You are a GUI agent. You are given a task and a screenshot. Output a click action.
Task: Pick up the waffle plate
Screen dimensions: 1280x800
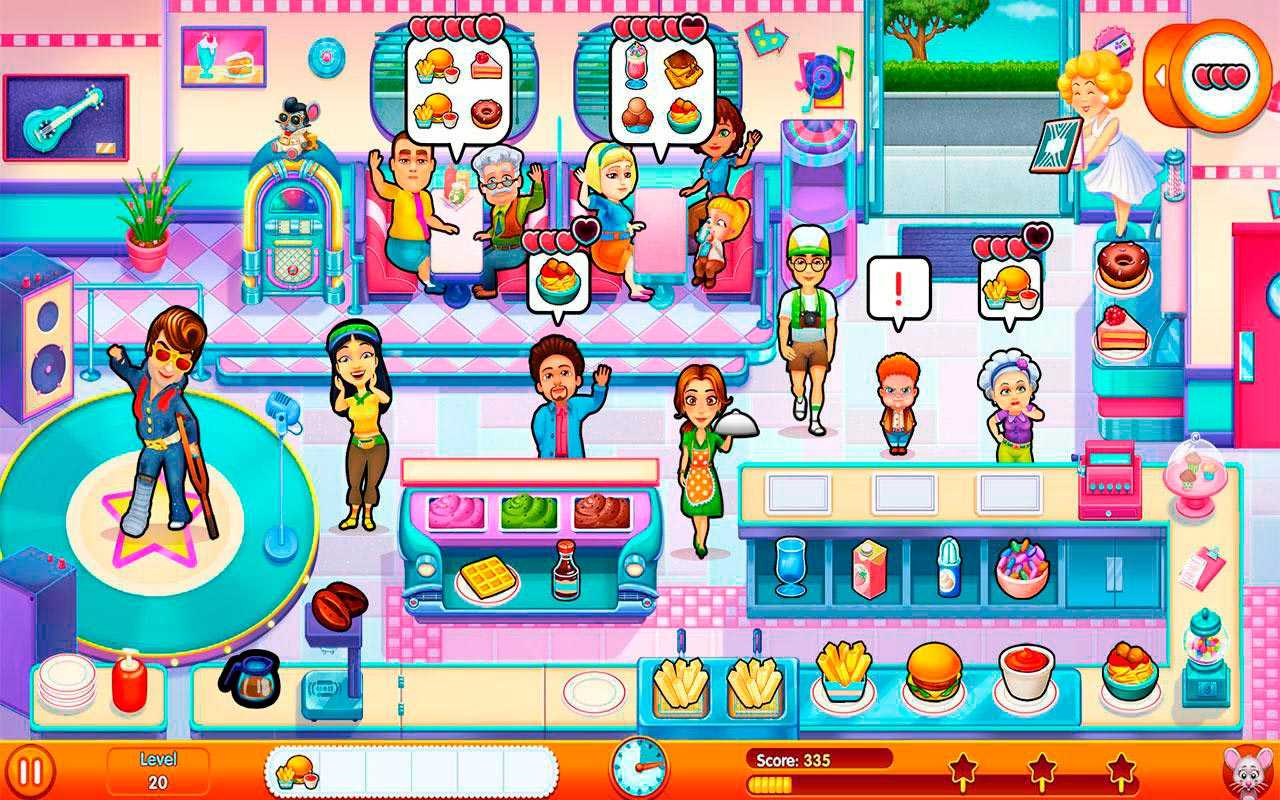[488, 578]
